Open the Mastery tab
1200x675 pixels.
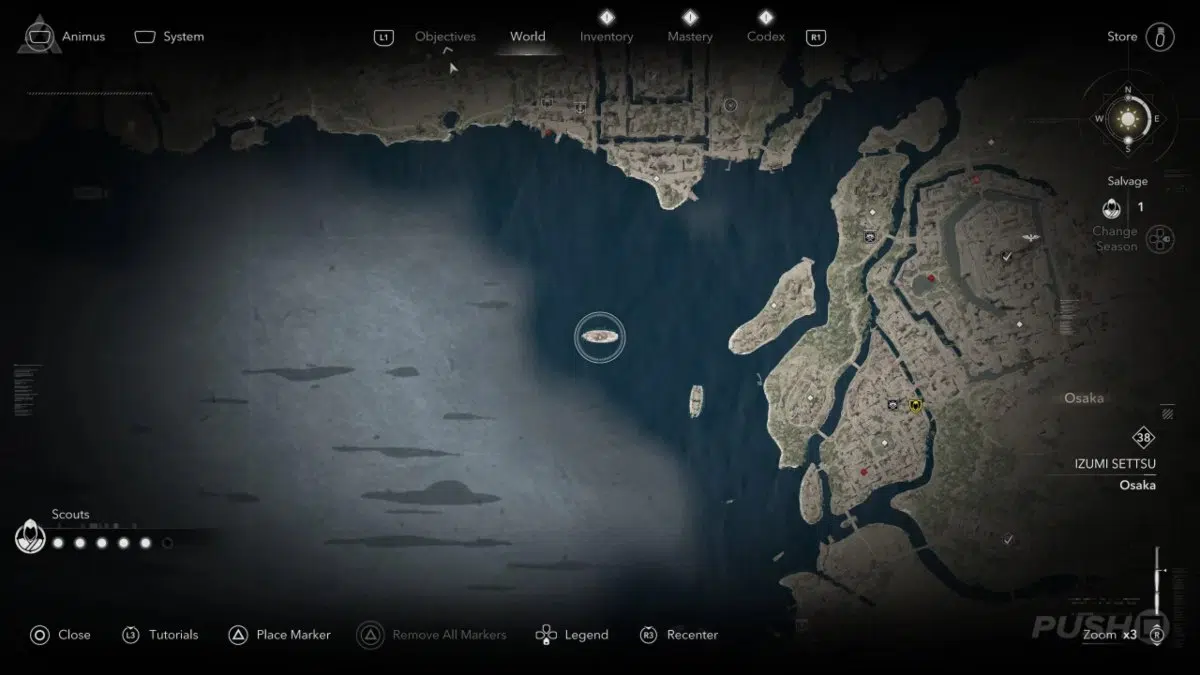(x=690, y=37)
